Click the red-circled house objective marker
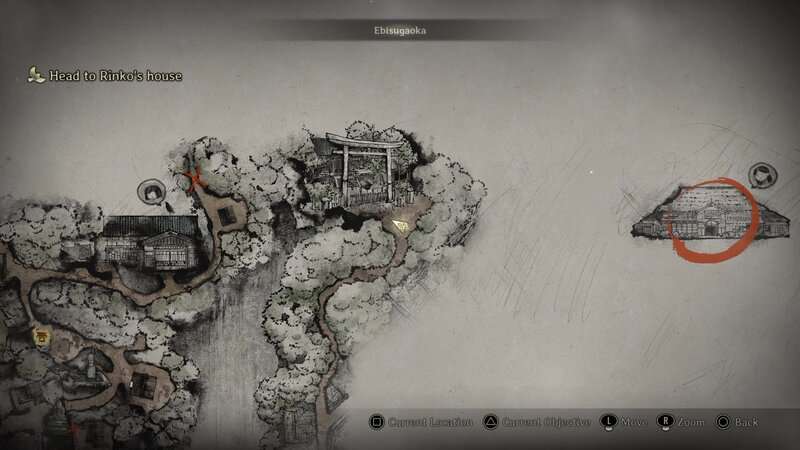This screenshot has height=450, width=800. point(711,219)
